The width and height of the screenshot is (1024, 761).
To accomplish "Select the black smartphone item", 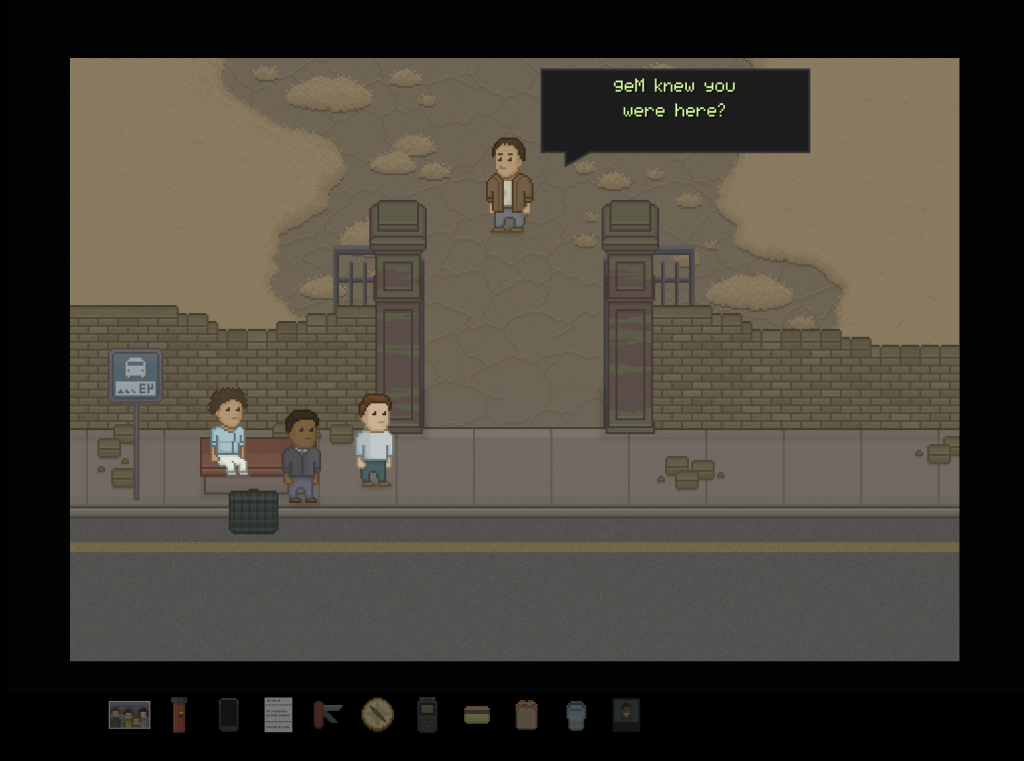I will [228, 714].
